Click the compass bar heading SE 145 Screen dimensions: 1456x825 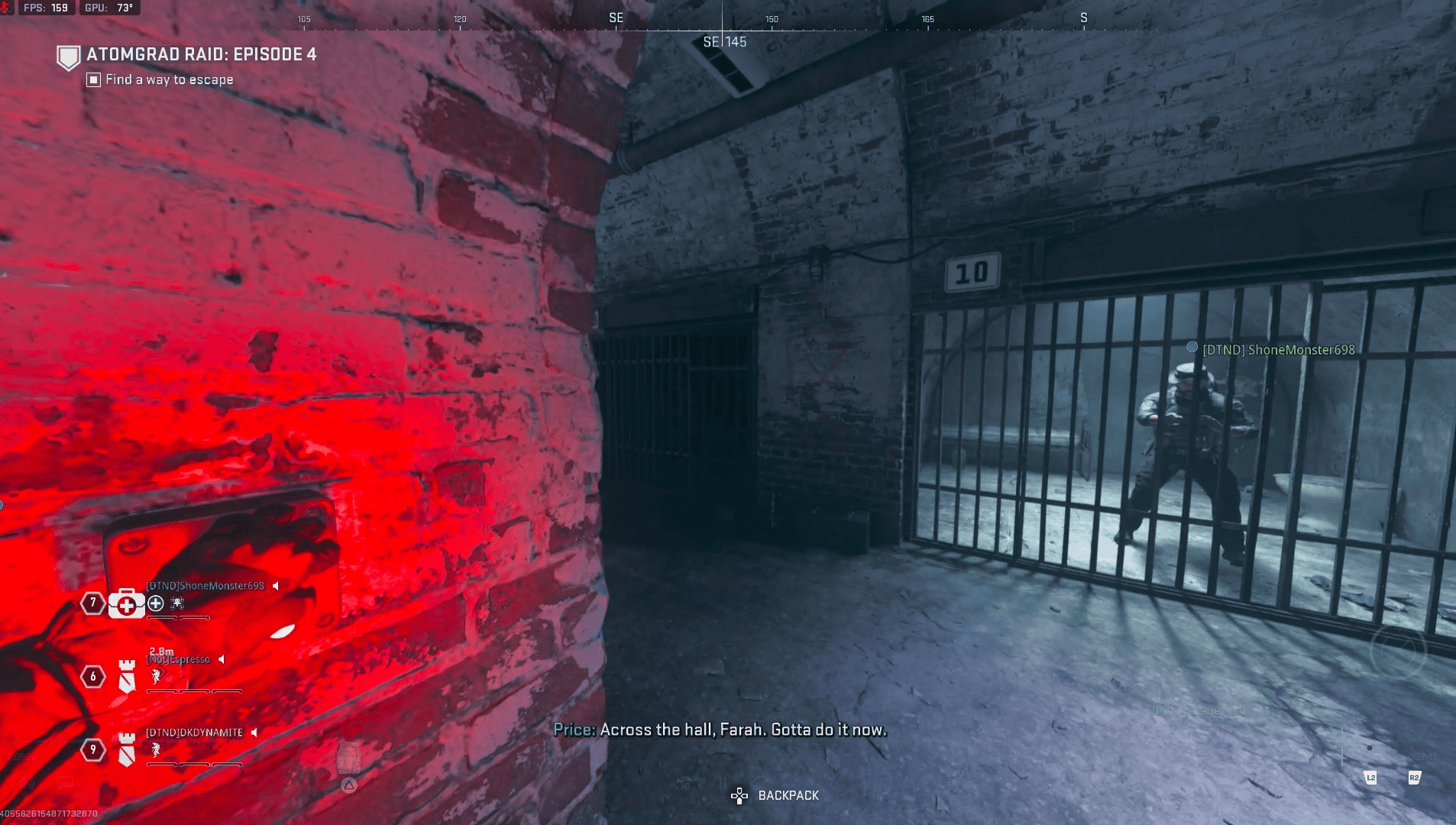(x=724, y=42)
